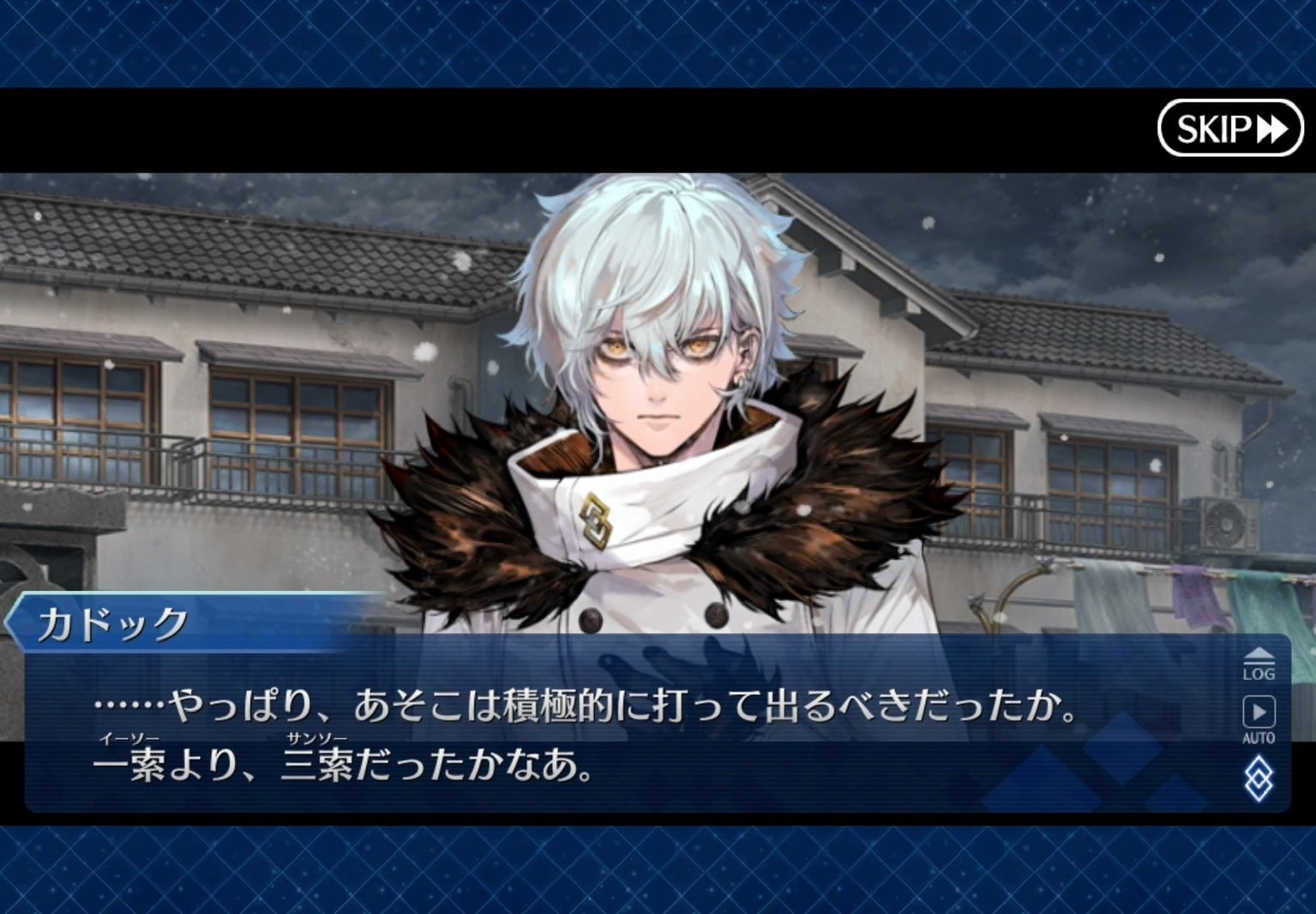
Task: Open the game menu via the diamond button
Action: tap(1261, 779)
